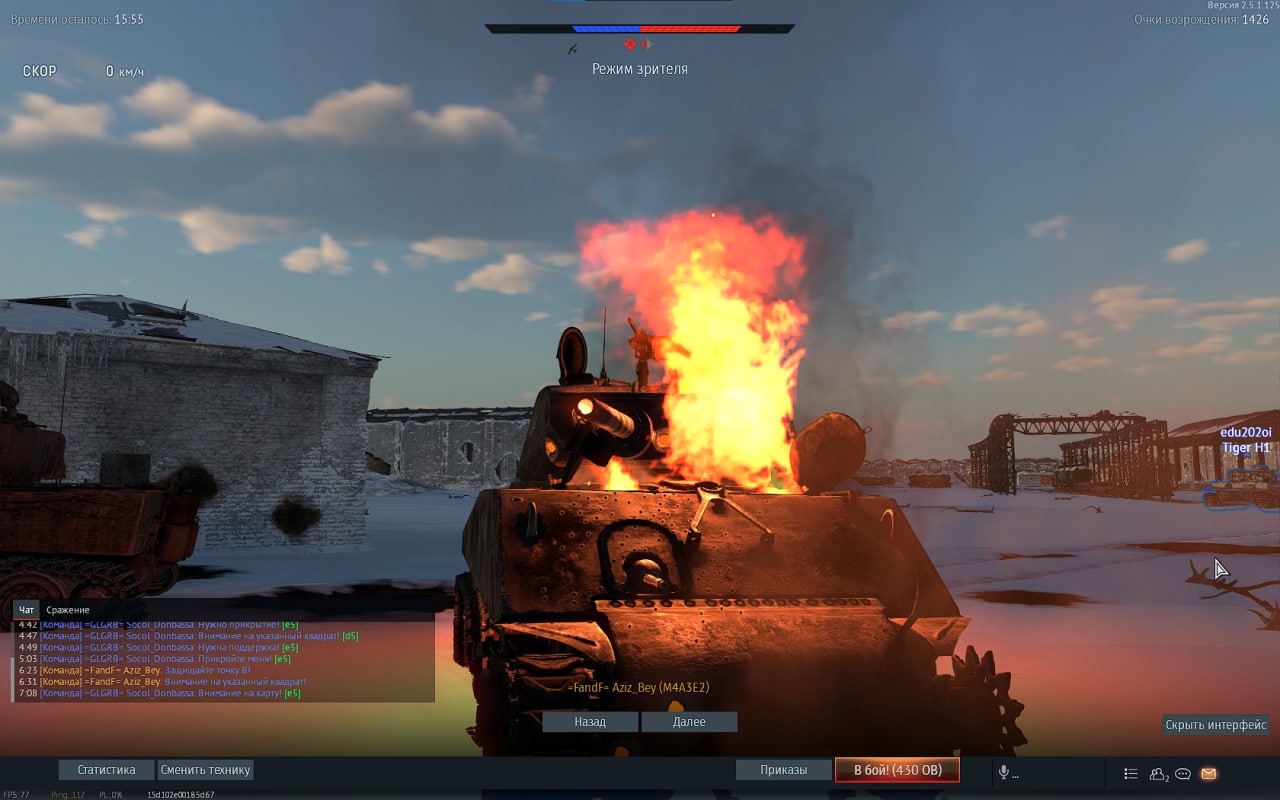1280x800 pixels.
Task: Open the chat speech bubble icon
Action: pos(1183,773)
